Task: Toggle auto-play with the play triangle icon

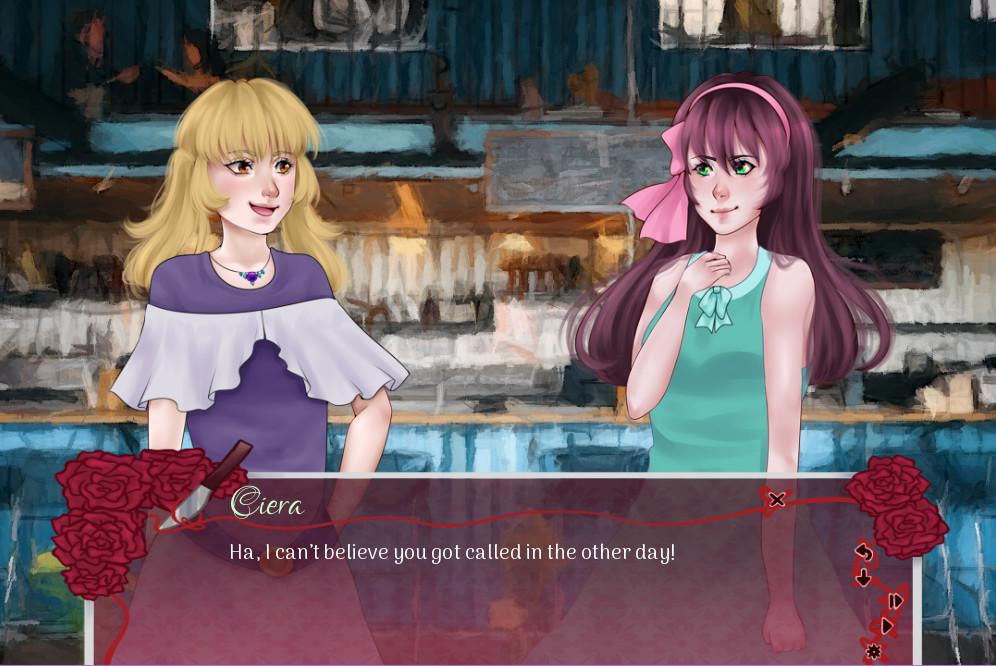Action: click(x=886, y=626)
